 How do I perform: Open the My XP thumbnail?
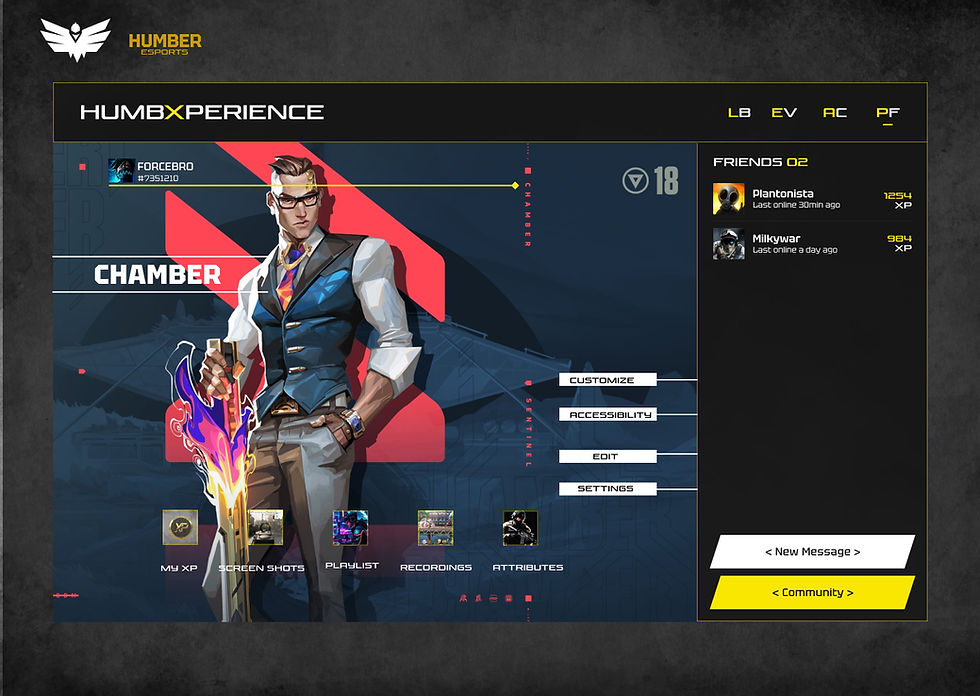point(180,528)
